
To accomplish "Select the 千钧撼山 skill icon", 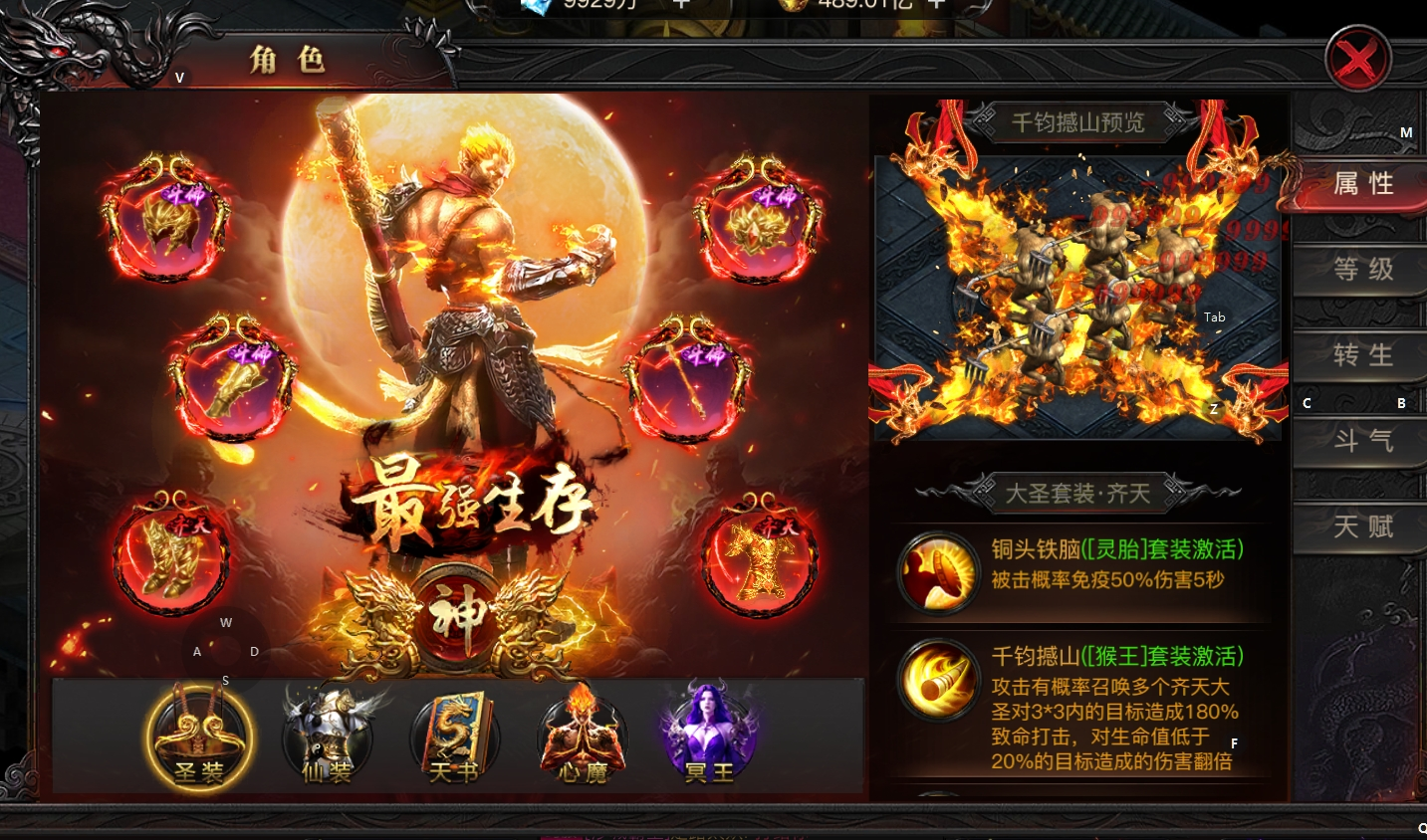I will (937, 682).
